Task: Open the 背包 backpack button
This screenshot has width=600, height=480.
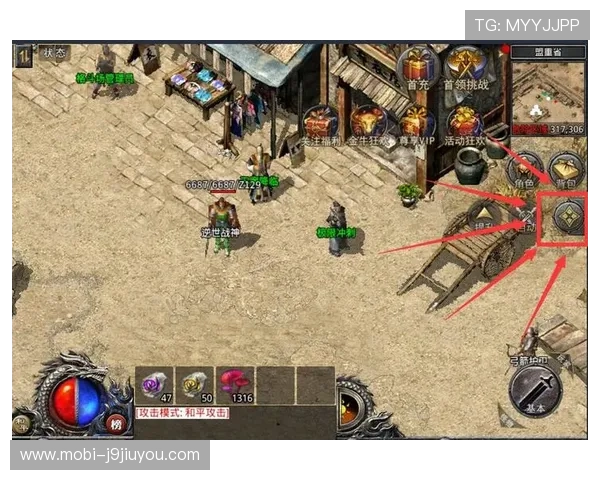Action: coord(567,169)
